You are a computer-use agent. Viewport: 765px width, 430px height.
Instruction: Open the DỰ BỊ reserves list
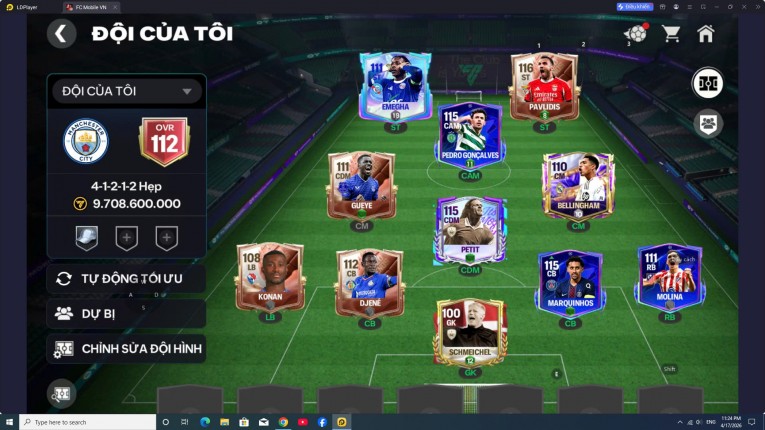click(126, 313)
